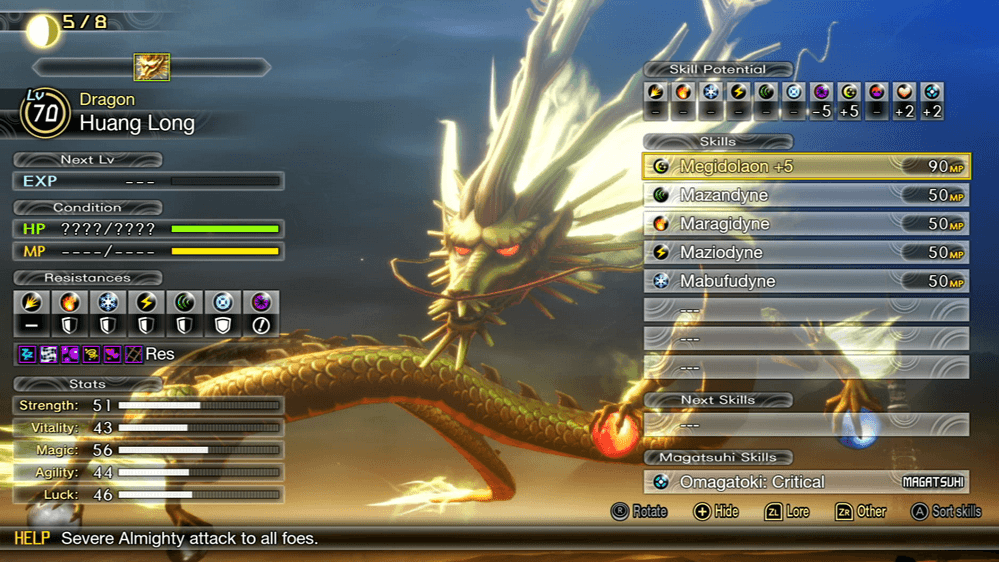Click the -5 dark skill potential icon
This screenshot has height=562, width=999.
[821, 93]
